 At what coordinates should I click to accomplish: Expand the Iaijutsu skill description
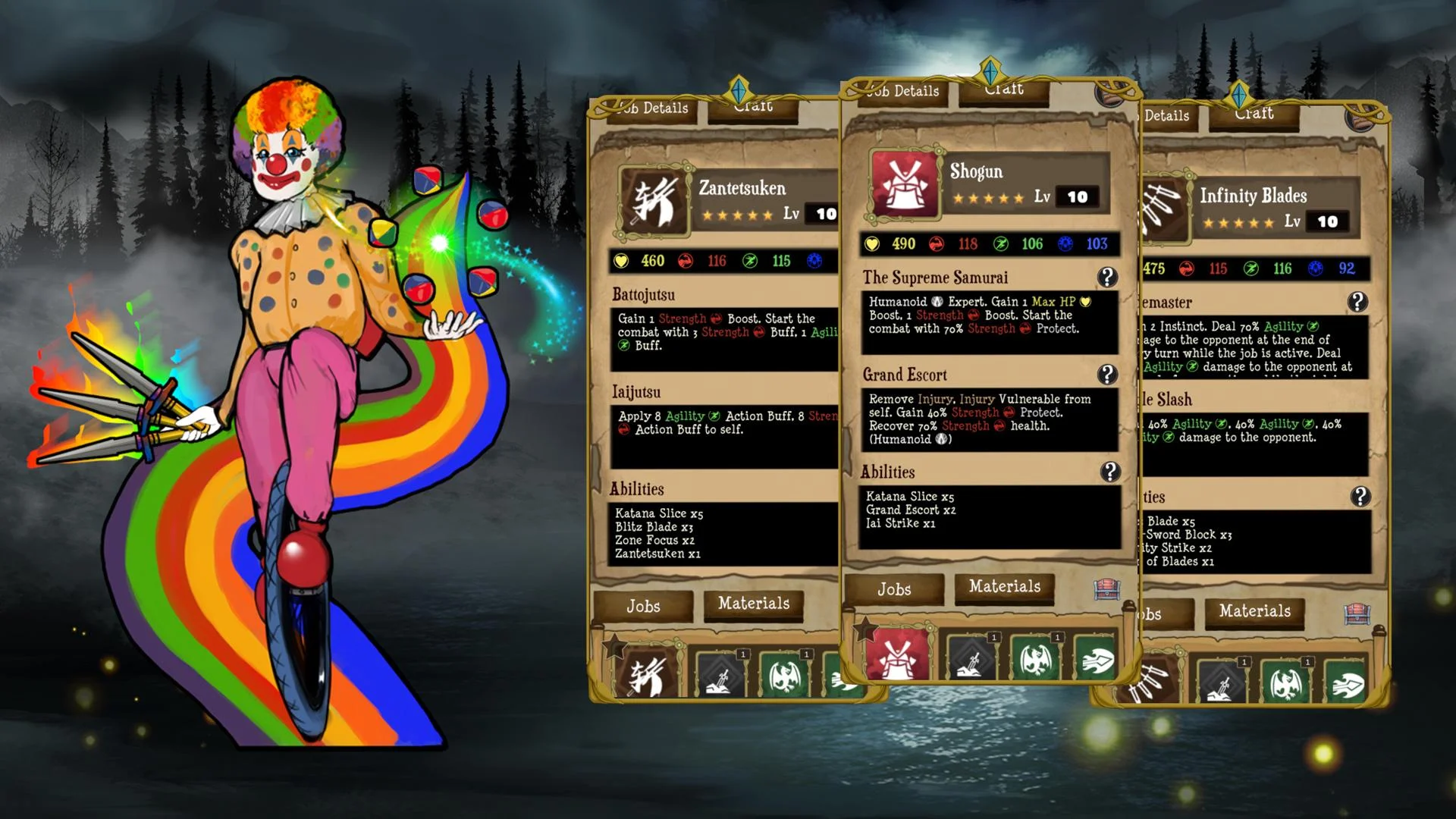(638, 392)
